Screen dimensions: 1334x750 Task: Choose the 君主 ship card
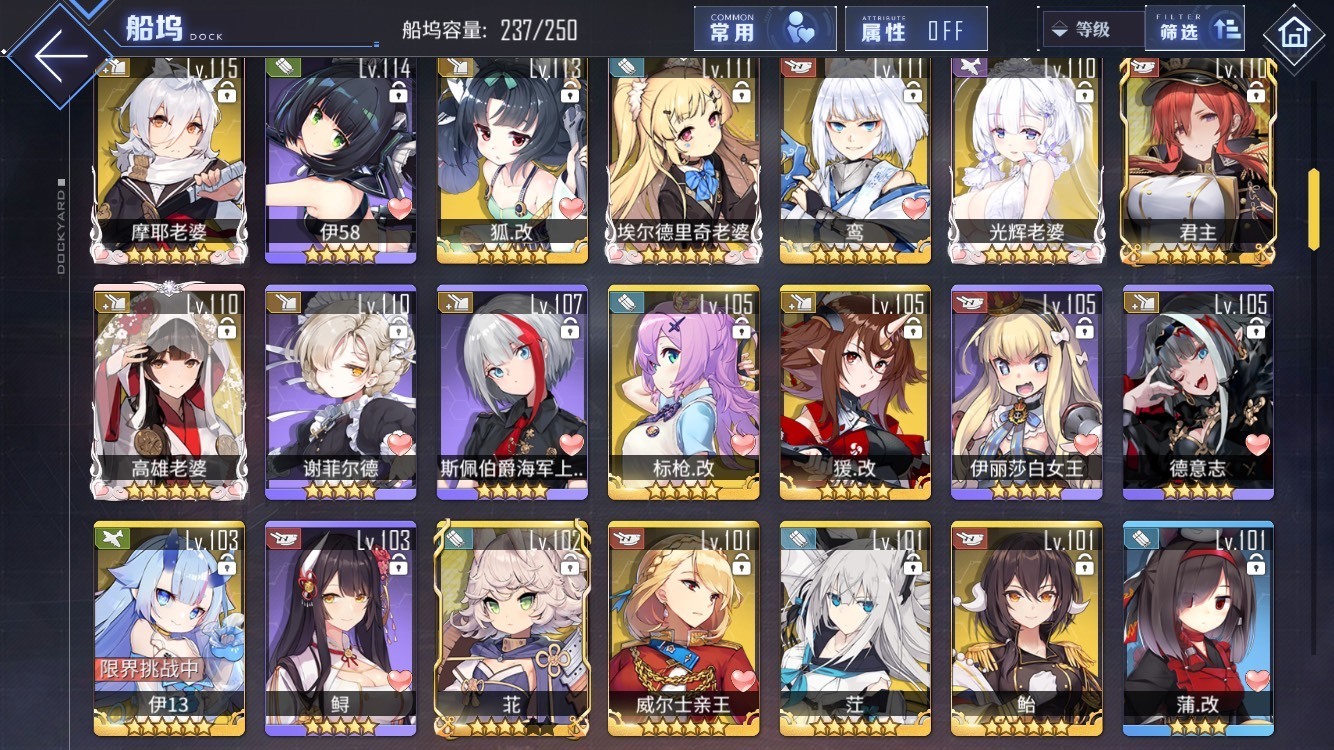click(x=1198, y=160)
